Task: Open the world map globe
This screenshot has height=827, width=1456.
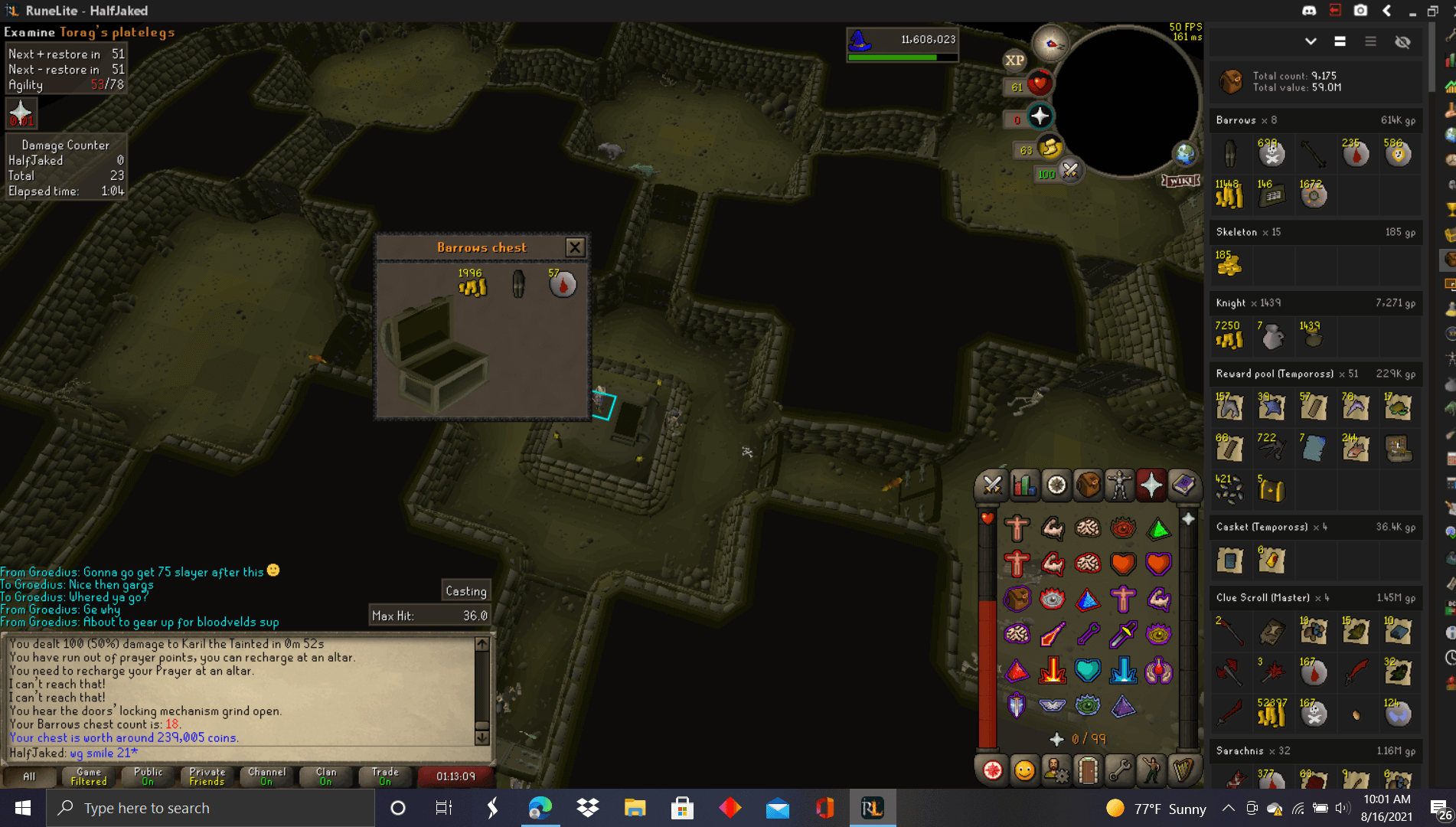Action: [x=1185, y=154]
